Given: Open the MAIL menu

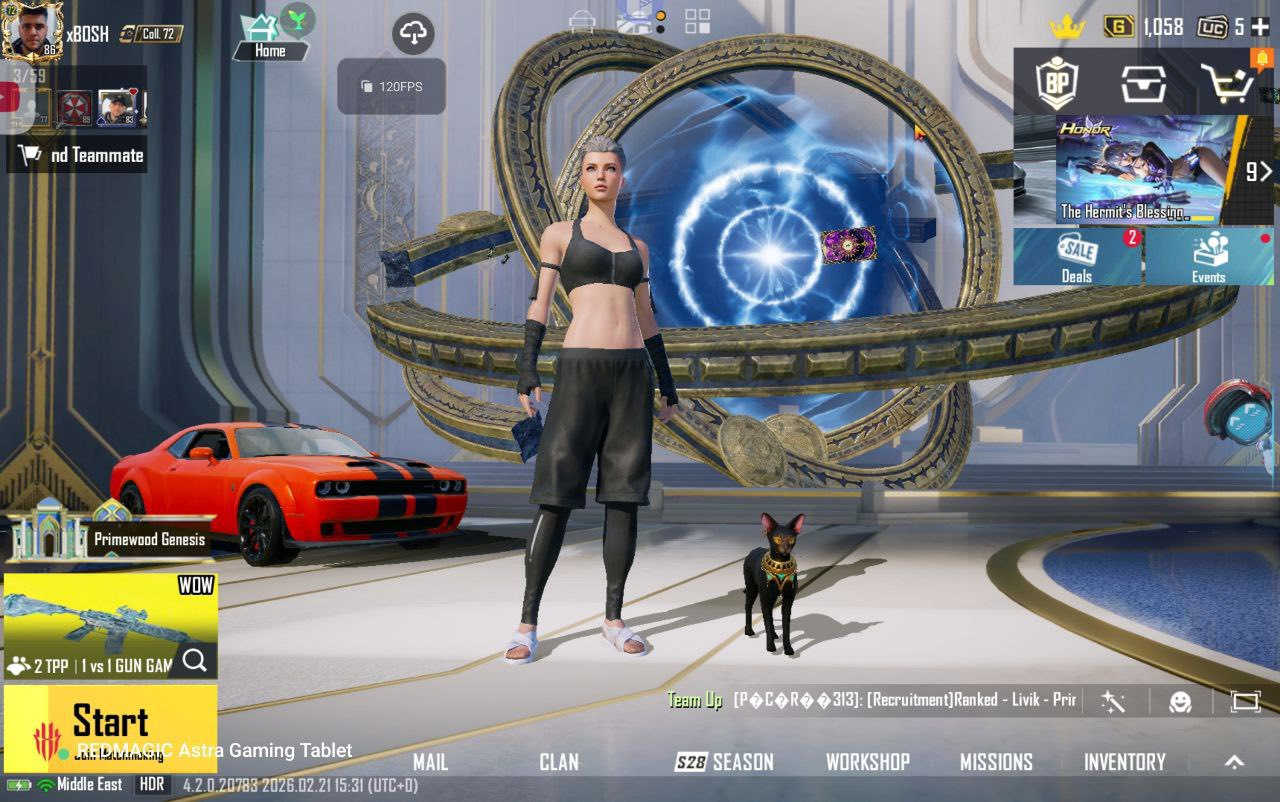Looking at the screenshot, I should coord(430,762).
